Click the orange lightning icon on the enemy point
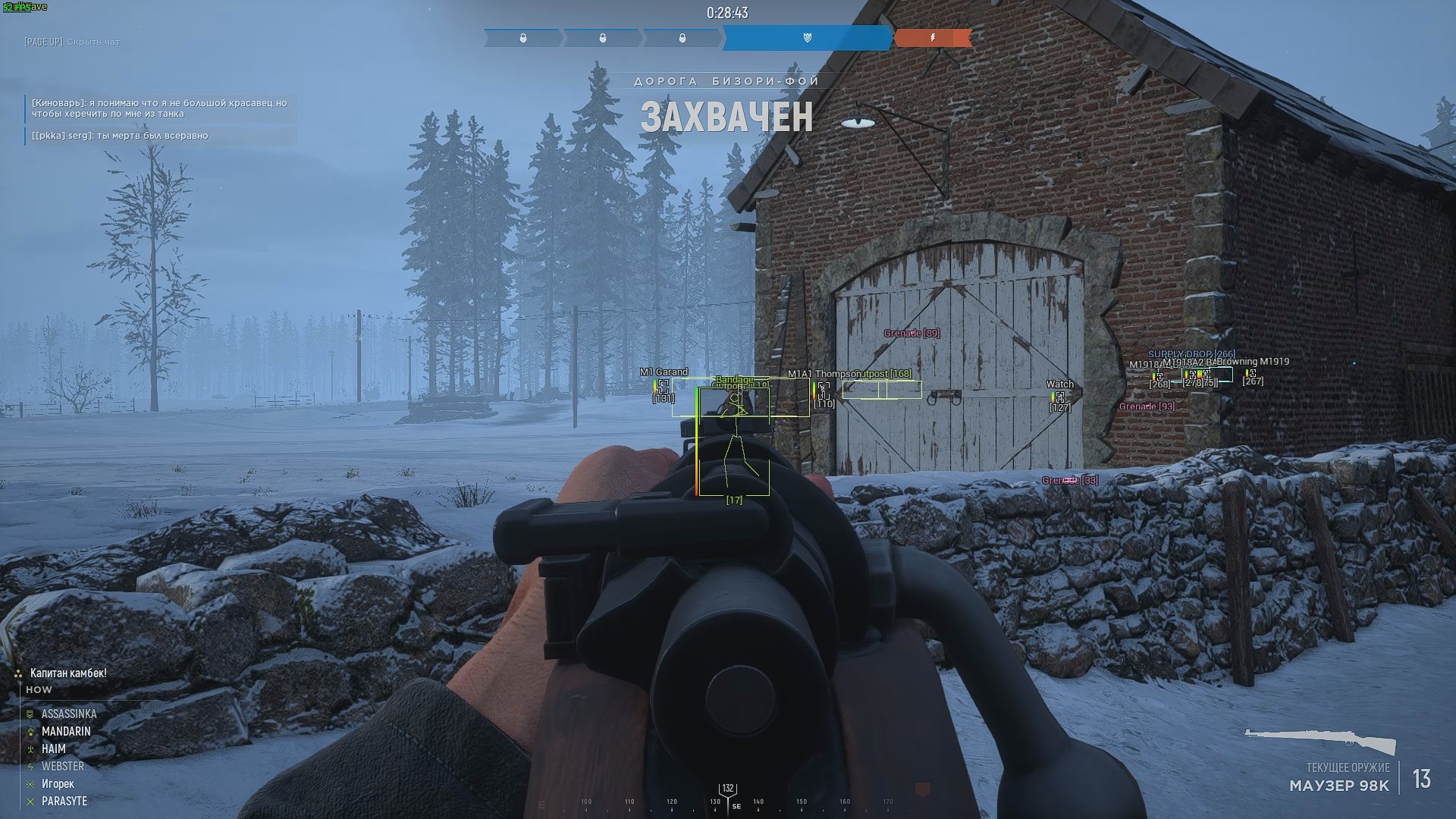Image resolution: width=1456 pixels, height=819 pixels. (x=933, y=37)
